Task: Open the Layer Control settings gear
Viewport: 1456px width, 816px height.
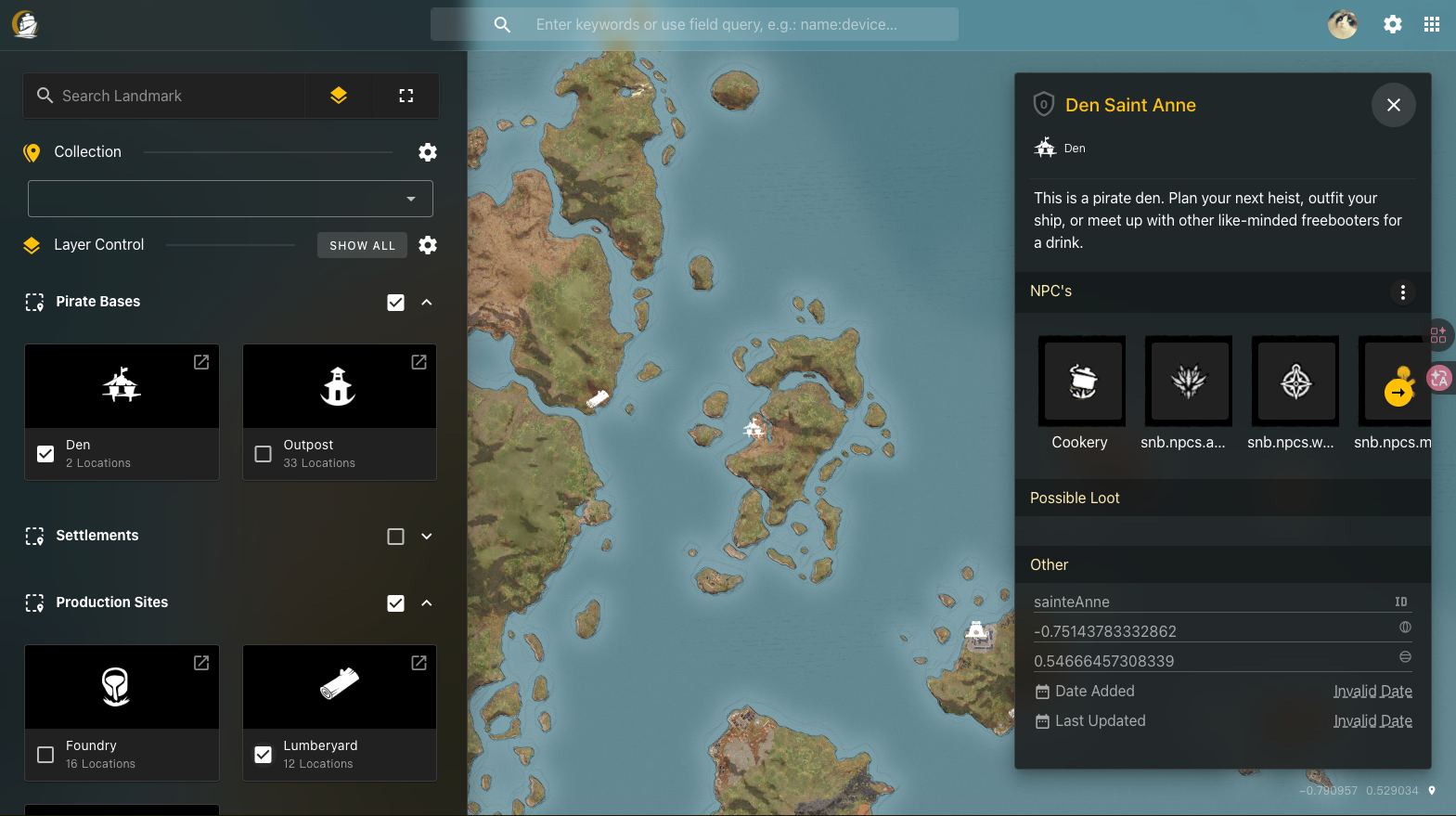Action: 428,245
